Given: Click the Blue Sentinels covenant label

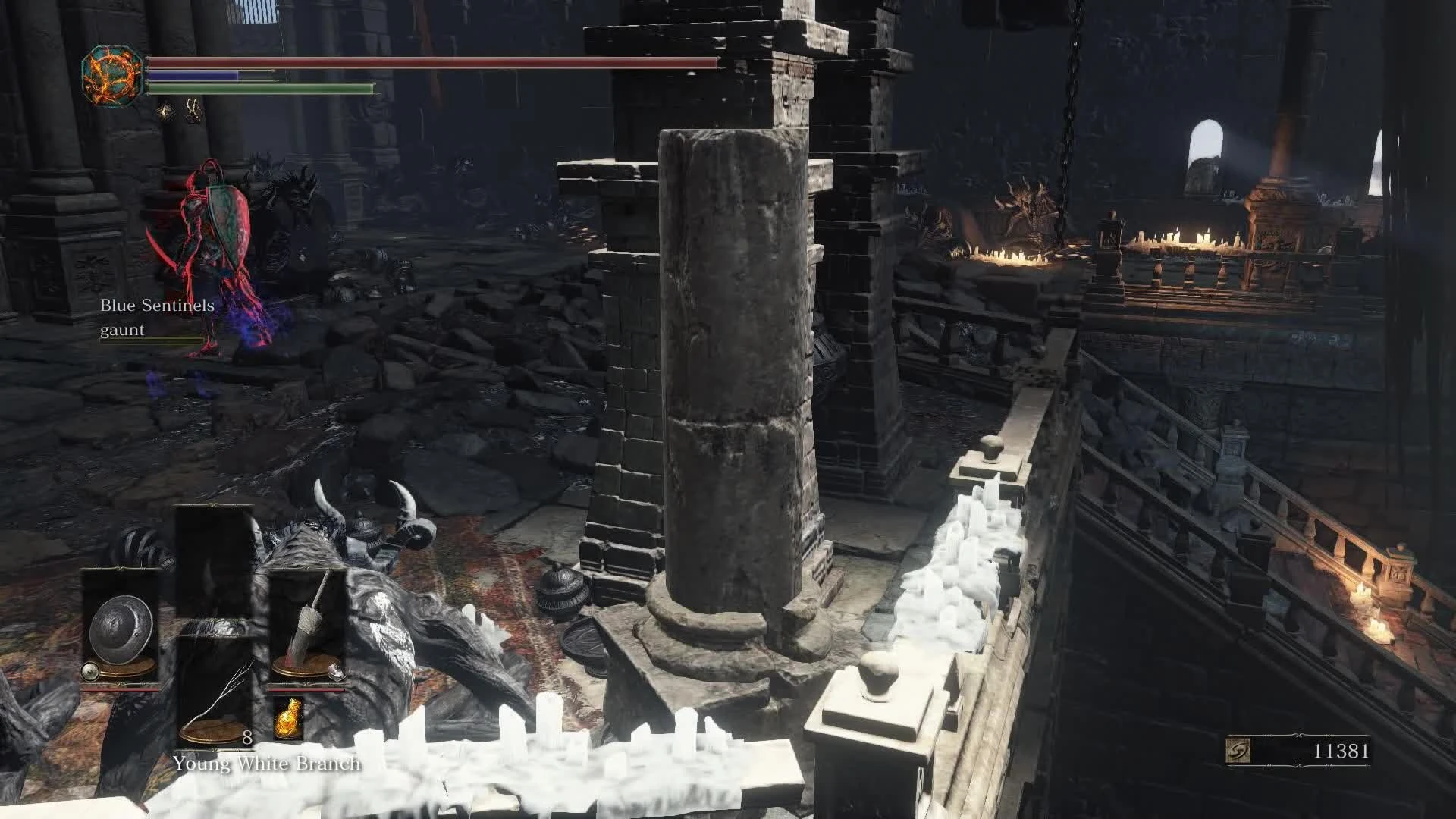Looking at the screenshot, I should point(158,306).
